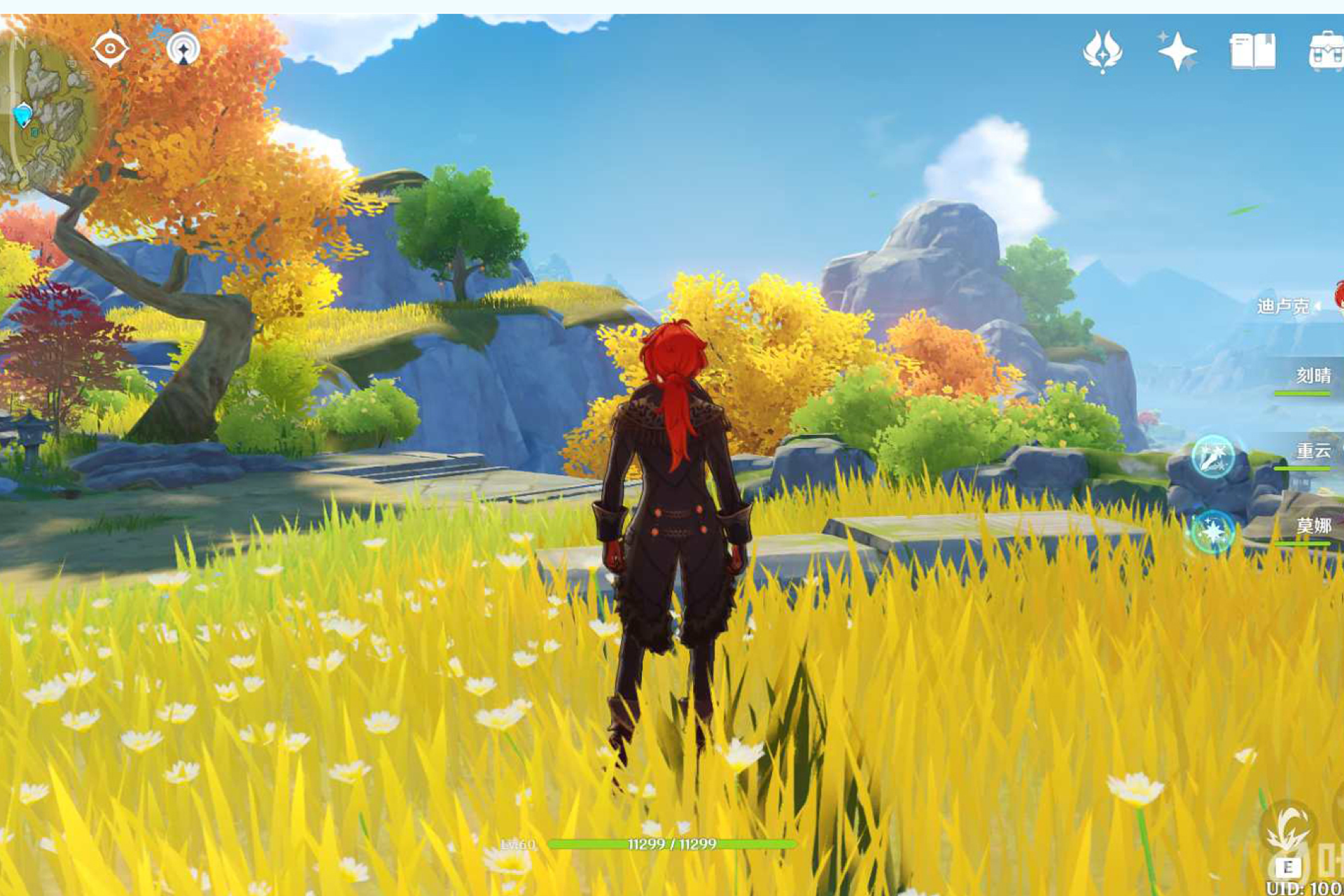Click the circular ringed icon near the minimap
1344x896 pixels.
click(183, 49)
